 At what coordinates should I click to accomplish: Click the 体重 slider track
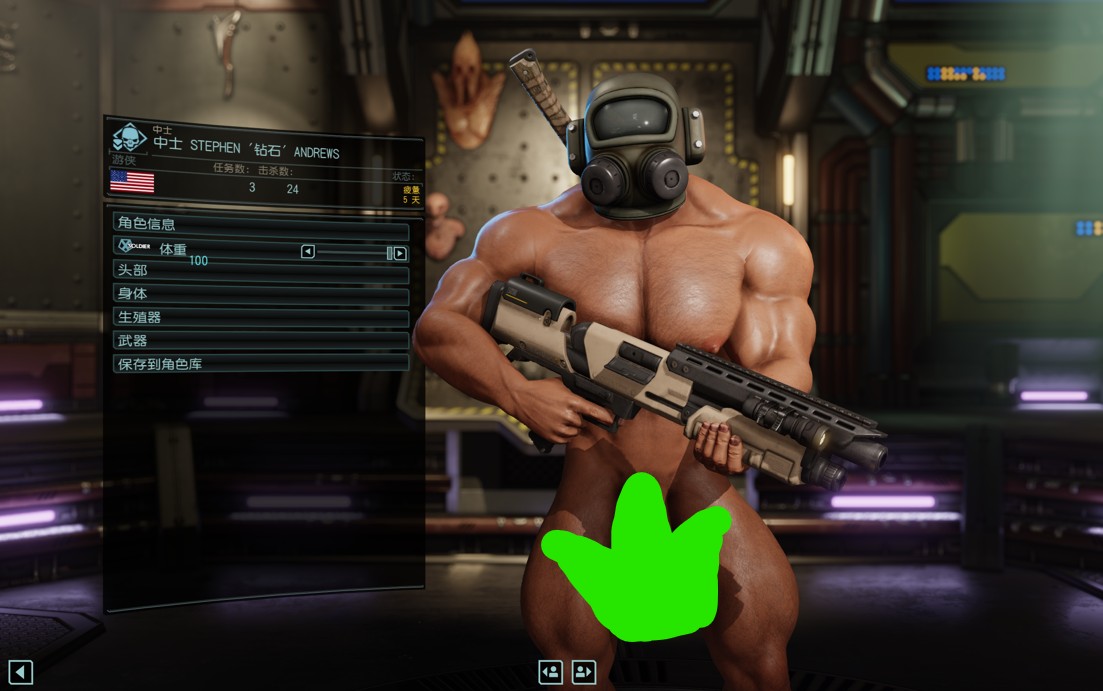click(x=351, y=252)
